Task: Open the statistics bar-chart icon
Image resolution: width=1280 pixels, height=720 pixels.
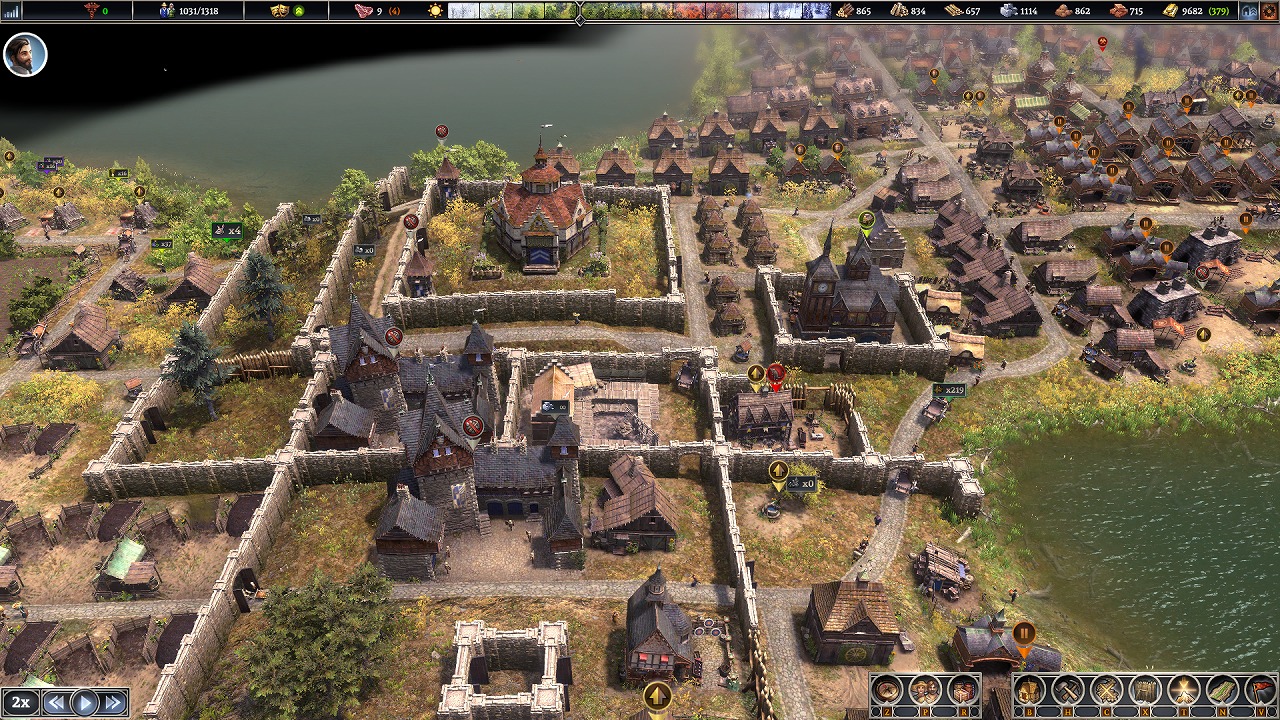Action: (x=12, y=11)
